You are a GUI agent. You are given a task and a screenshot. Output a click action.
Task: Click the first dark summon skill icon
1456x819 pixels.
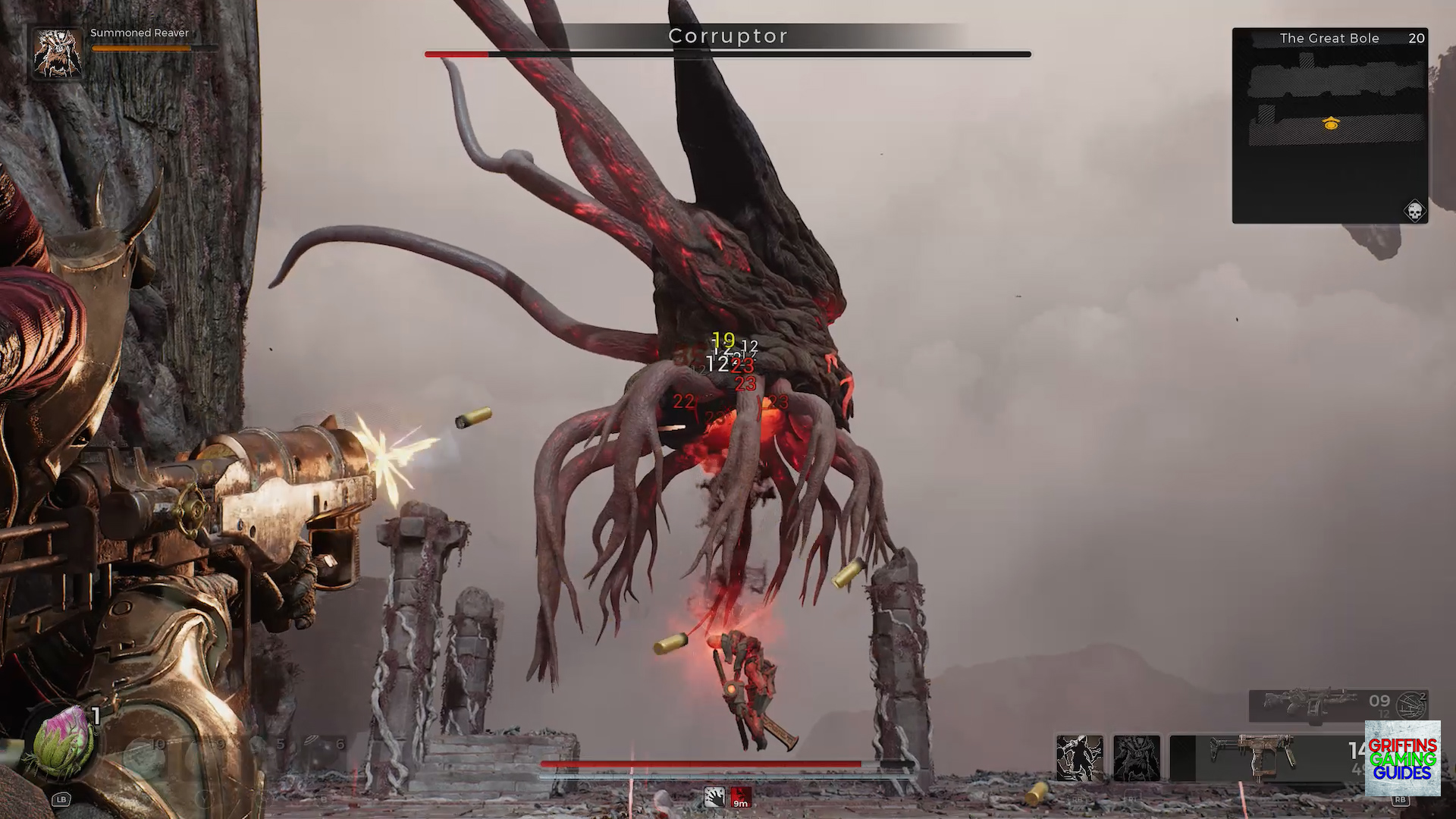(x=1081, y=757)
